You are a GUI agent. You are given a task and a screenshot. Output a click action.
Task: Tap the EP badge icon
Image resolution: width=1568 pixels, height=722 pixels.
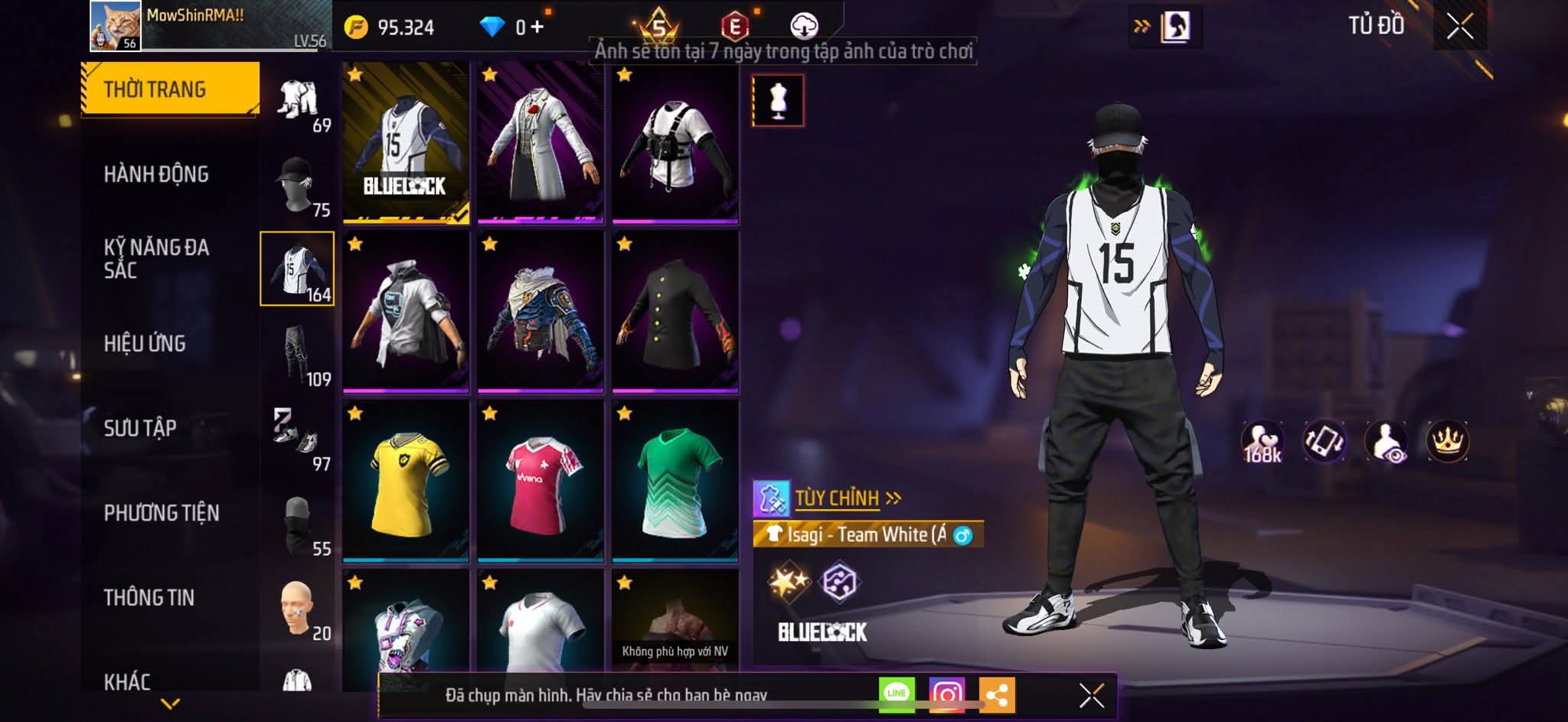[x=733, y=23]
